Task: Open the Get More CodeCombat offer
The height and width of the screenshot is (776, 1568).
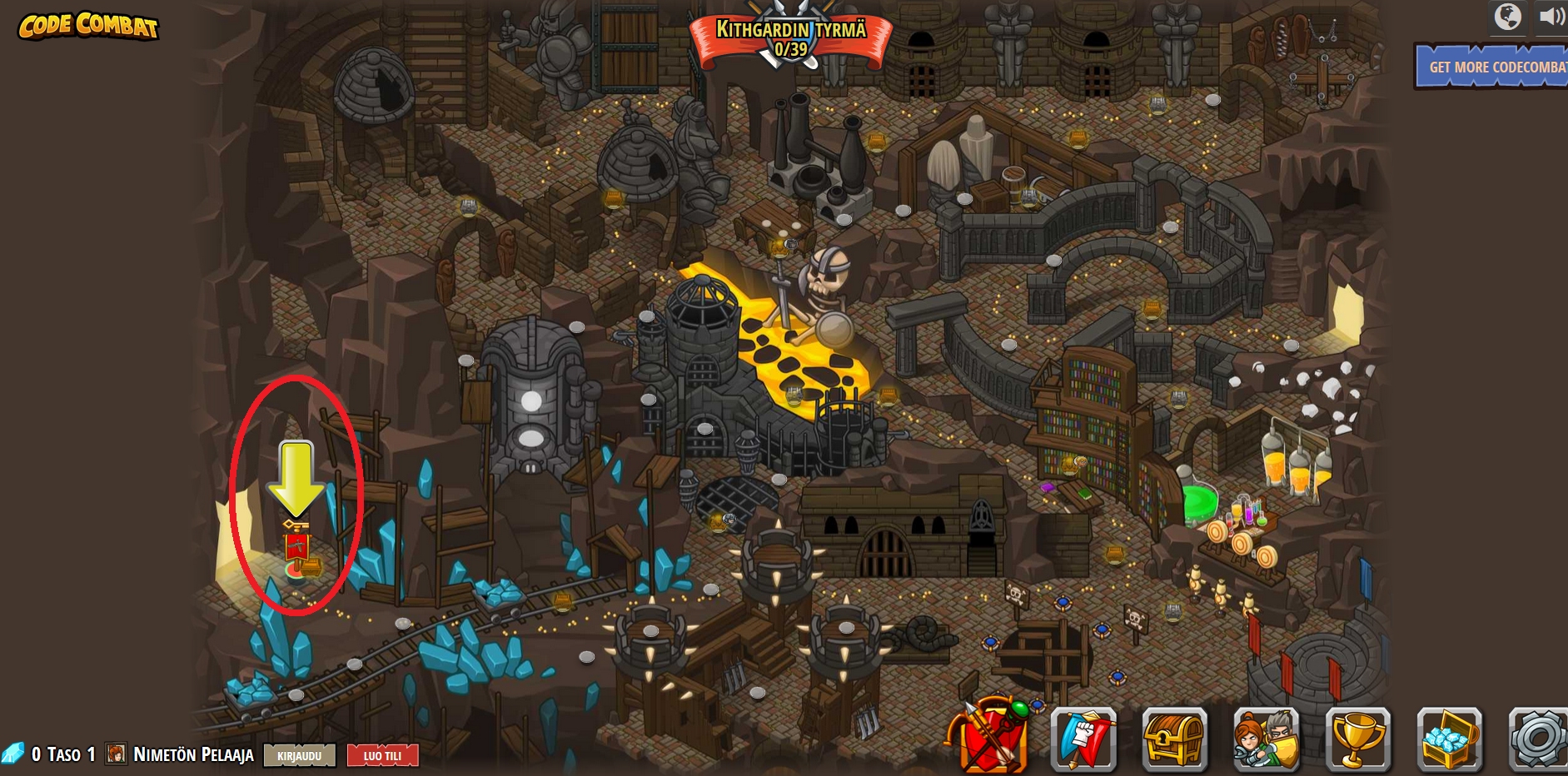Action: pyautogui.click(x=1492, y=67)
